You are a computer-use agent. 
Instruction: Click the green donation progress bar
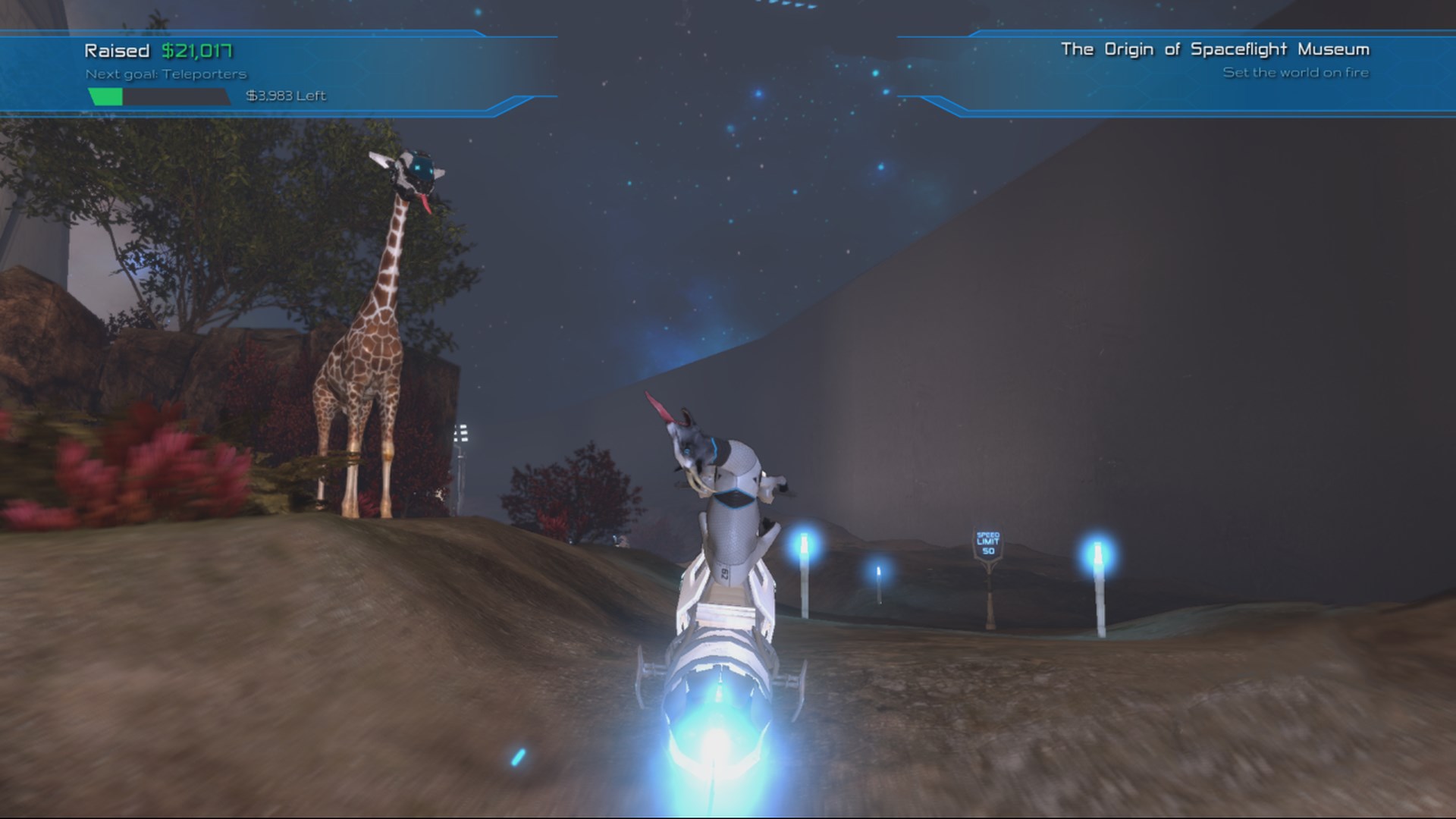tap(104, 96)
